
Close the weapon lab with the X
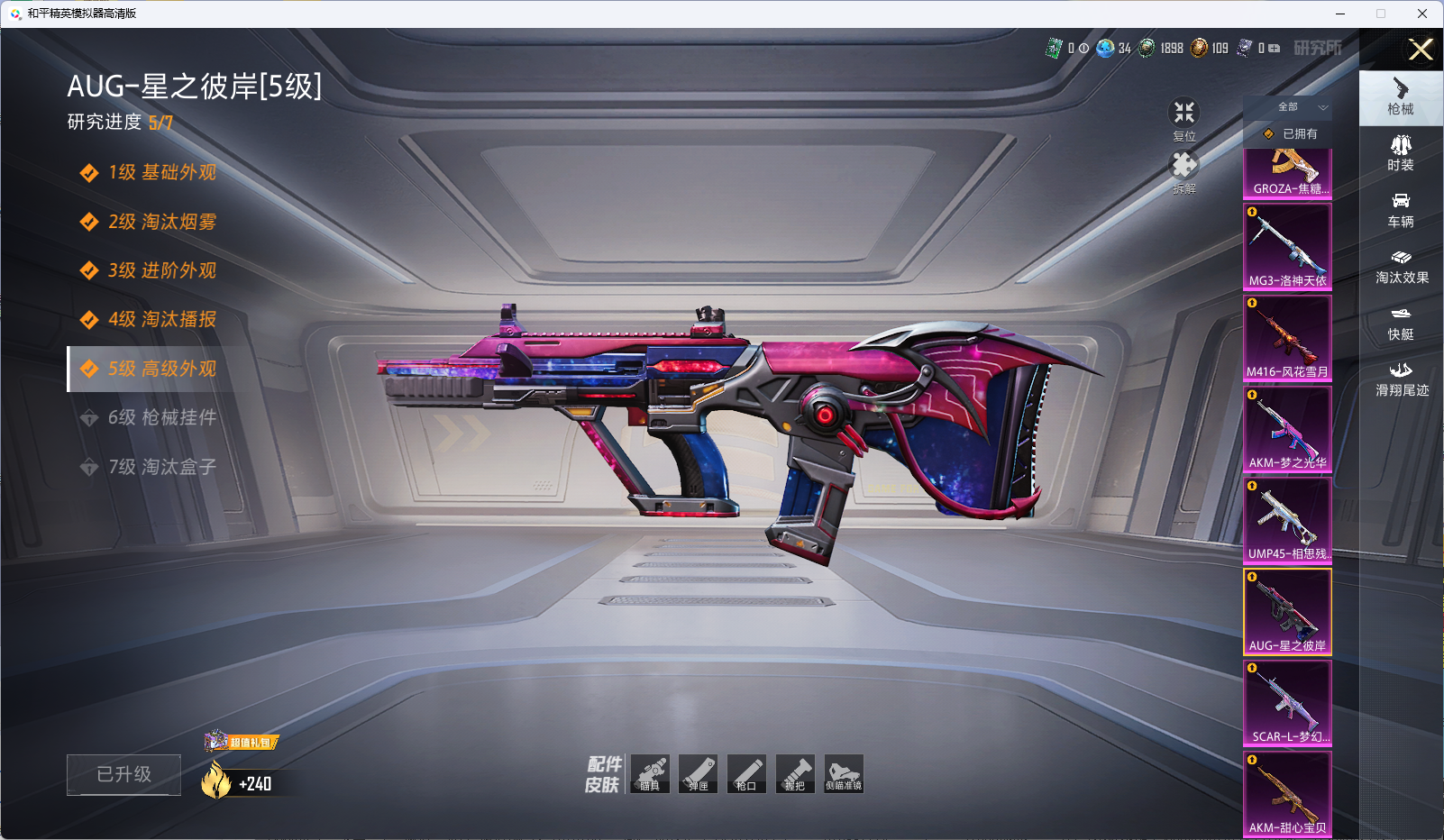(x=1421, y=50)
